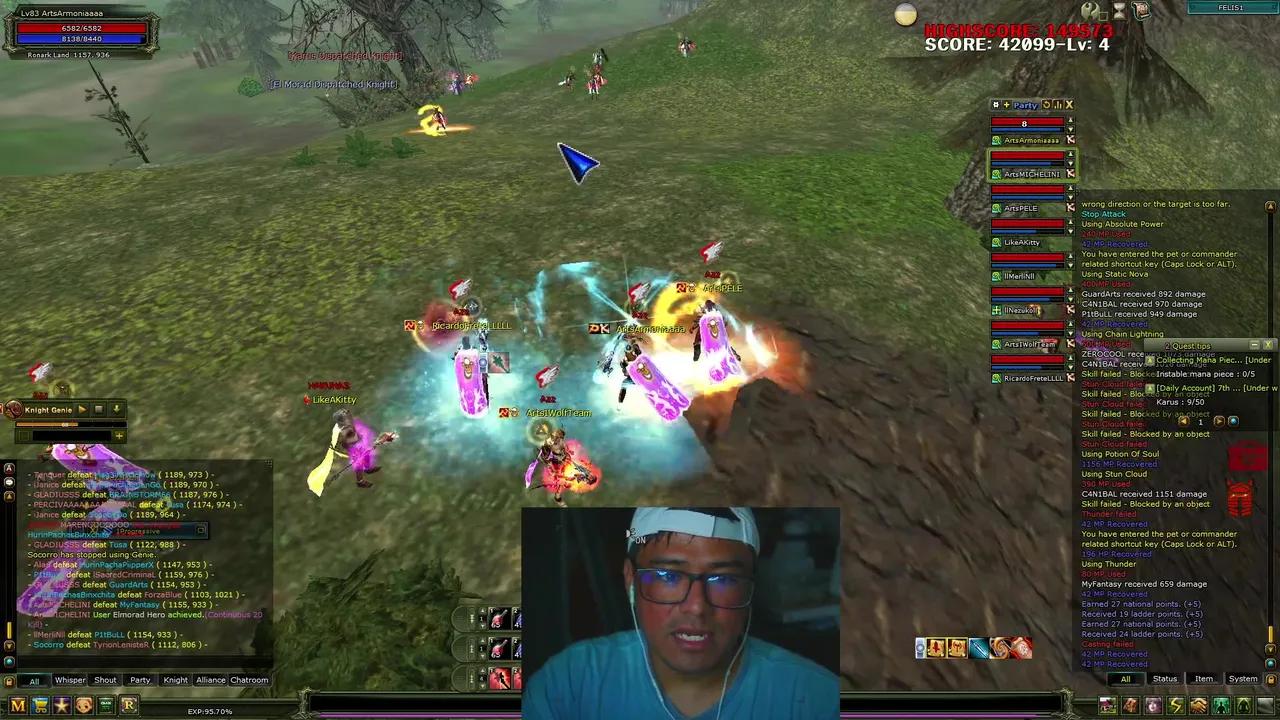
Task: Click the R icon on the bottom toolbar
Action: (x=129, y=705)
